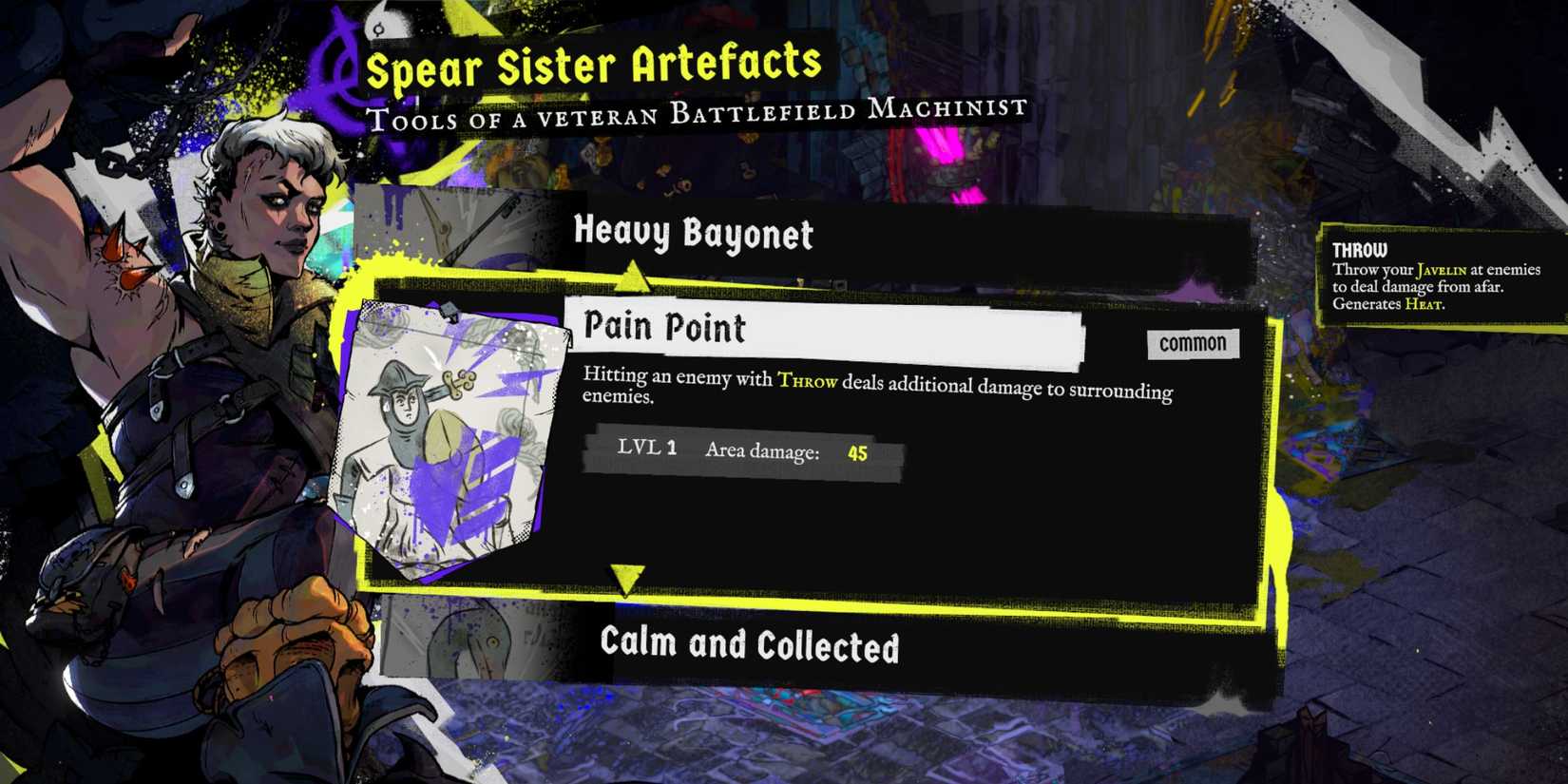Select the Spear Sister Artefacts title banner

[596, 64]
